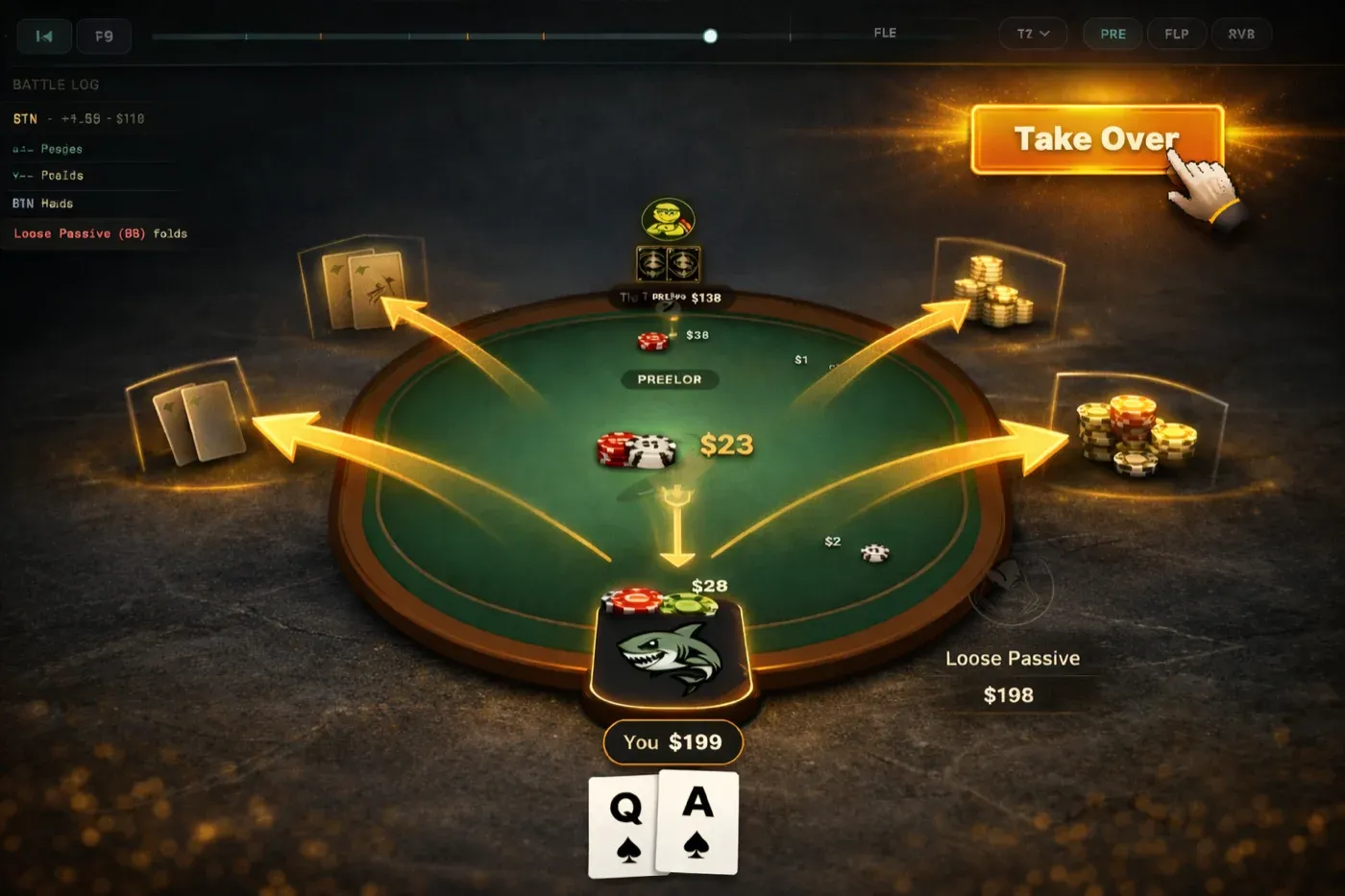Switch on the RVB street view
This screenshot has height=896, width=1345.
pos(1241,34)
